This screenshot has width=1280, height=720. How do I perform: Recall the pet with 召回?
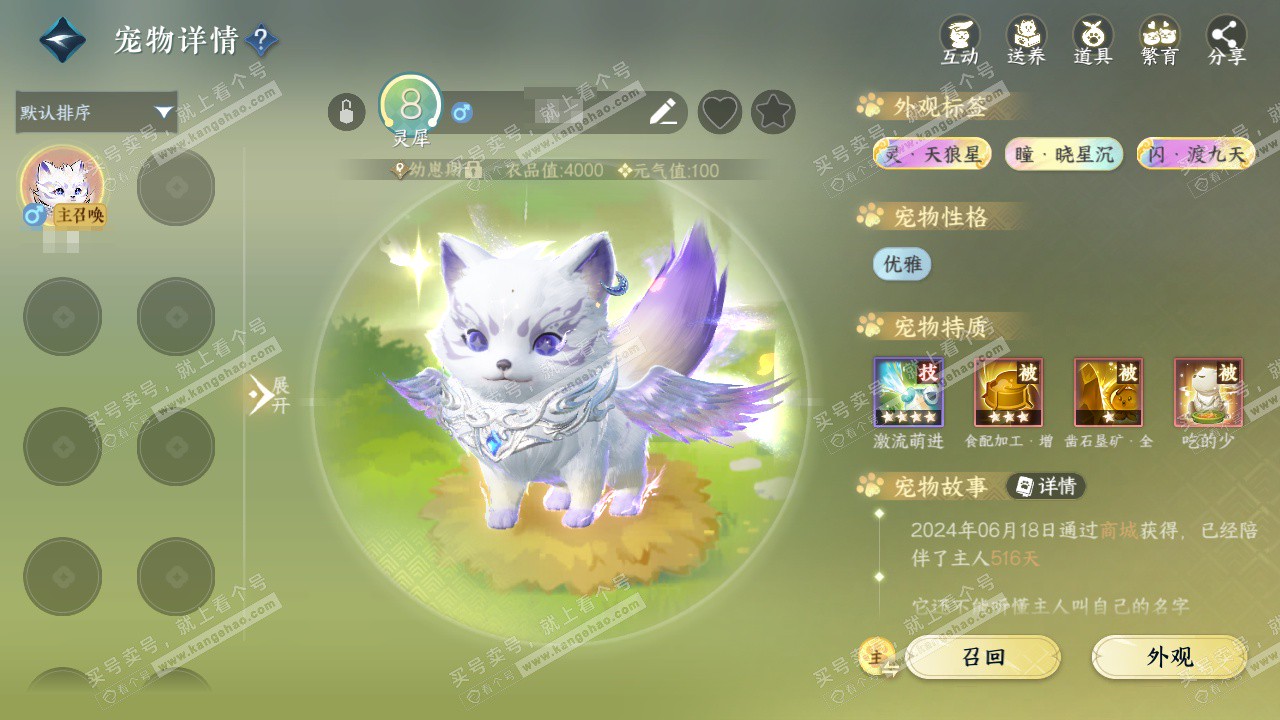coord(982,657)
